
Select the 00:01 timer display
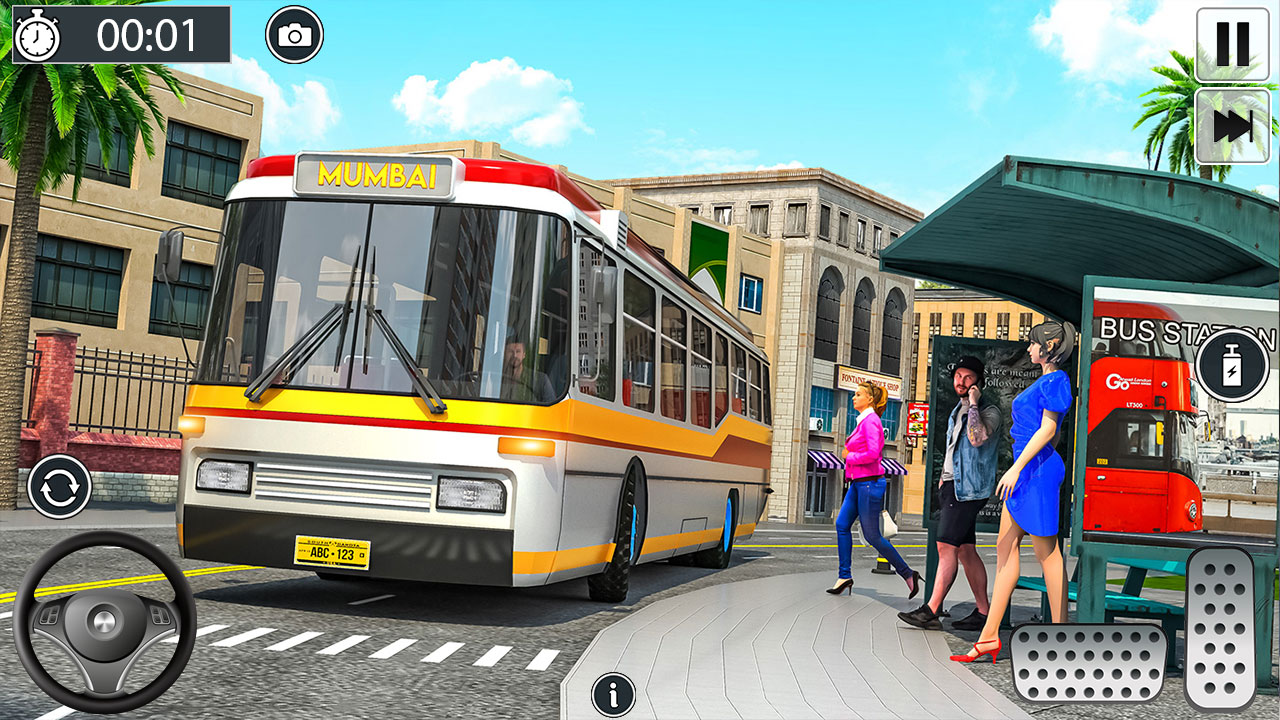pyautogui.click(x=140, y=33)
